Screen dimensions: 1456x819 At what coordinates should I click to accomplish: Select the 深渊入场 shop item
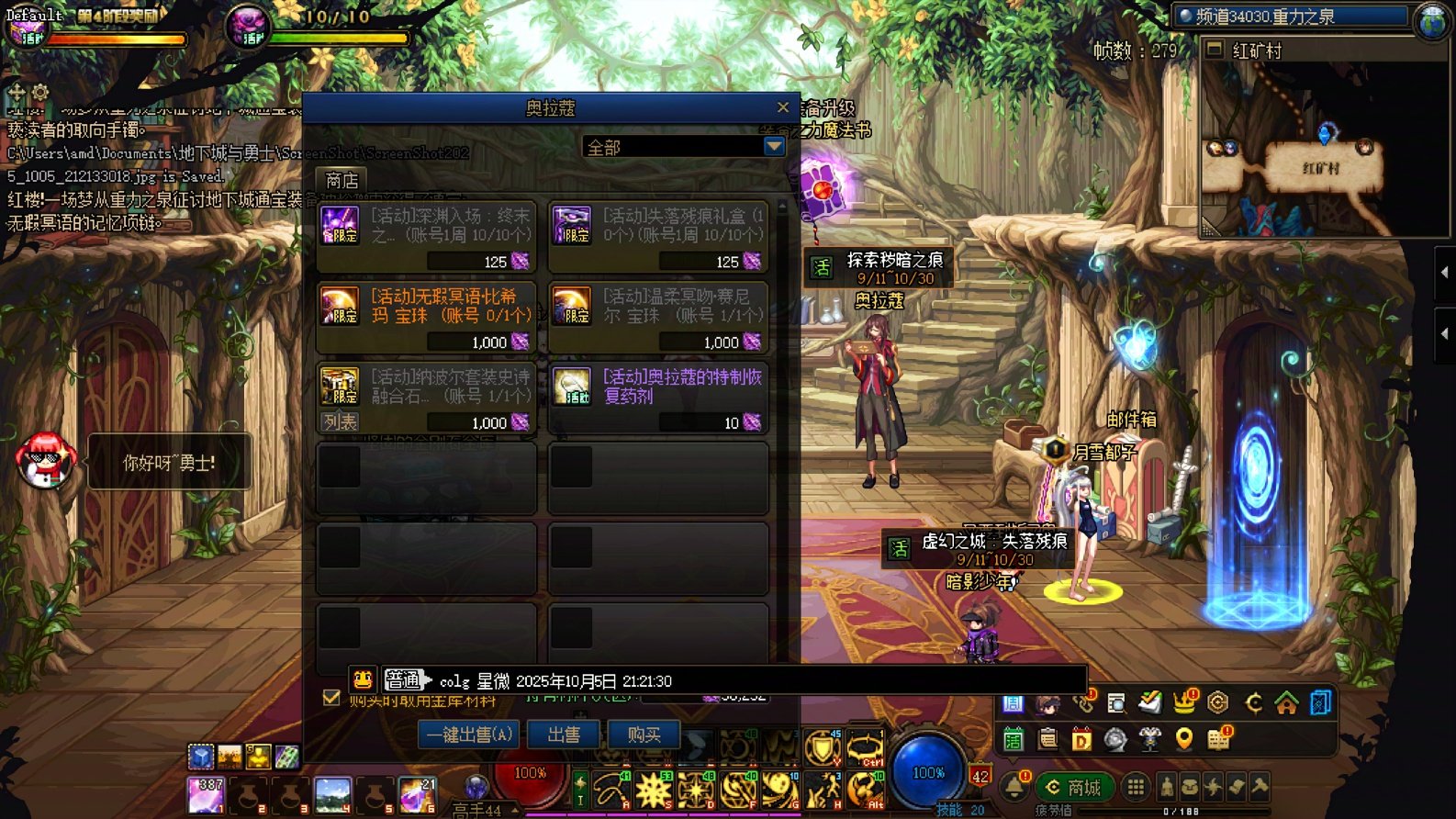click(x=426, y=236)
